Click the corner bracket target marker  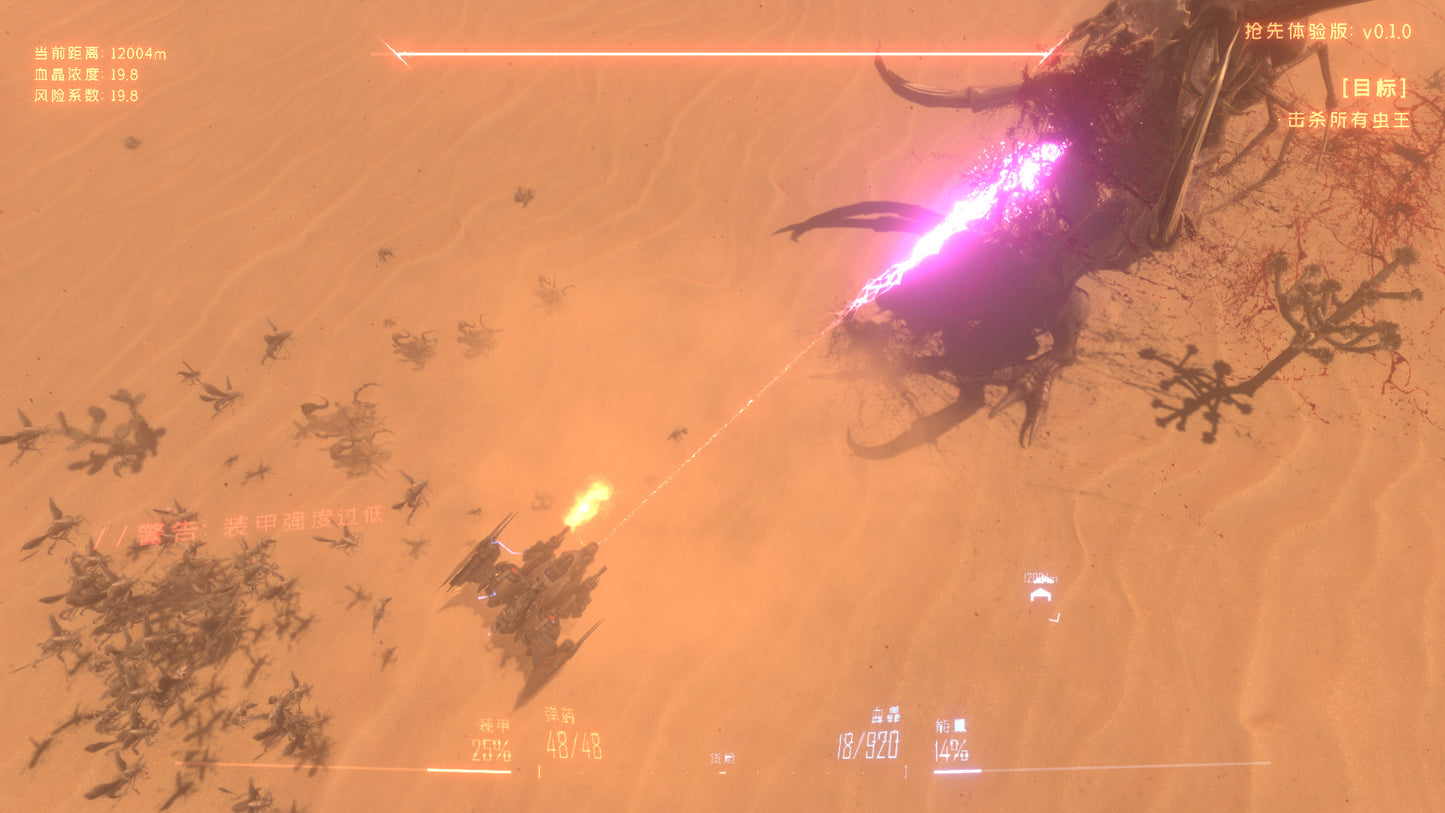pos(1054,619)
